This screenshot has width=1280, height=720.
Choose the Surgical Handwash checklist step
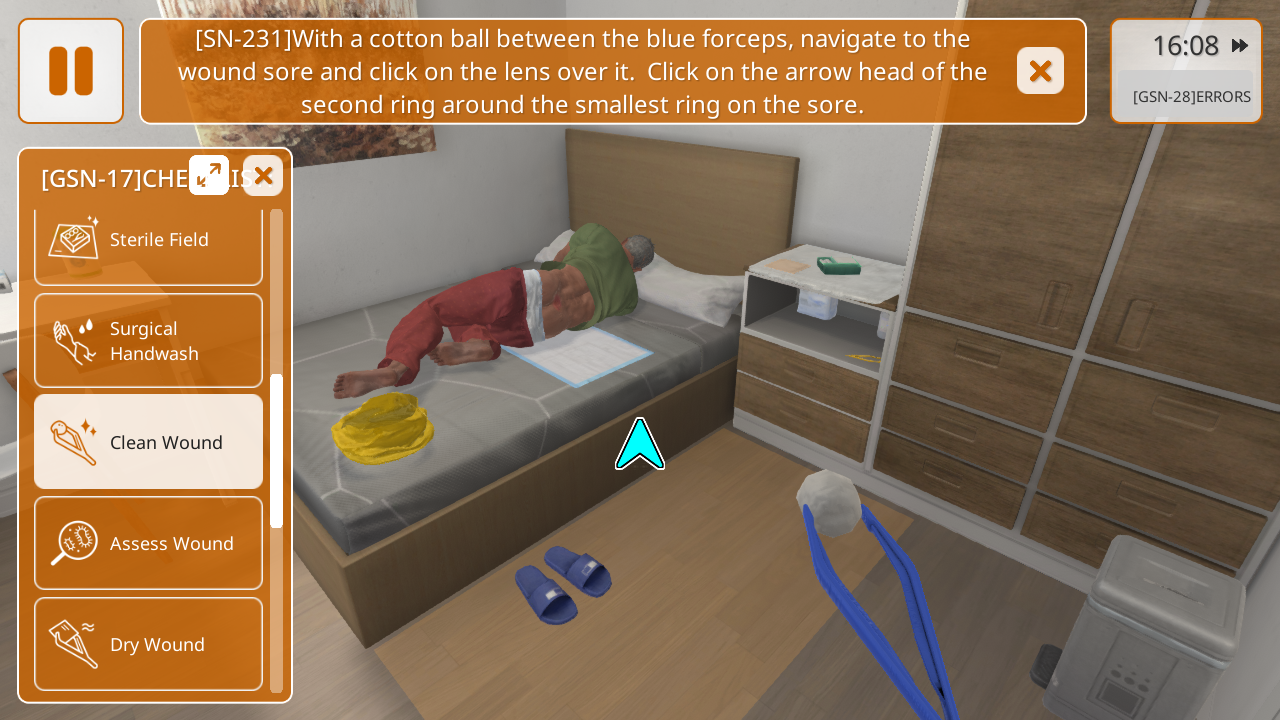coord(148,341)
